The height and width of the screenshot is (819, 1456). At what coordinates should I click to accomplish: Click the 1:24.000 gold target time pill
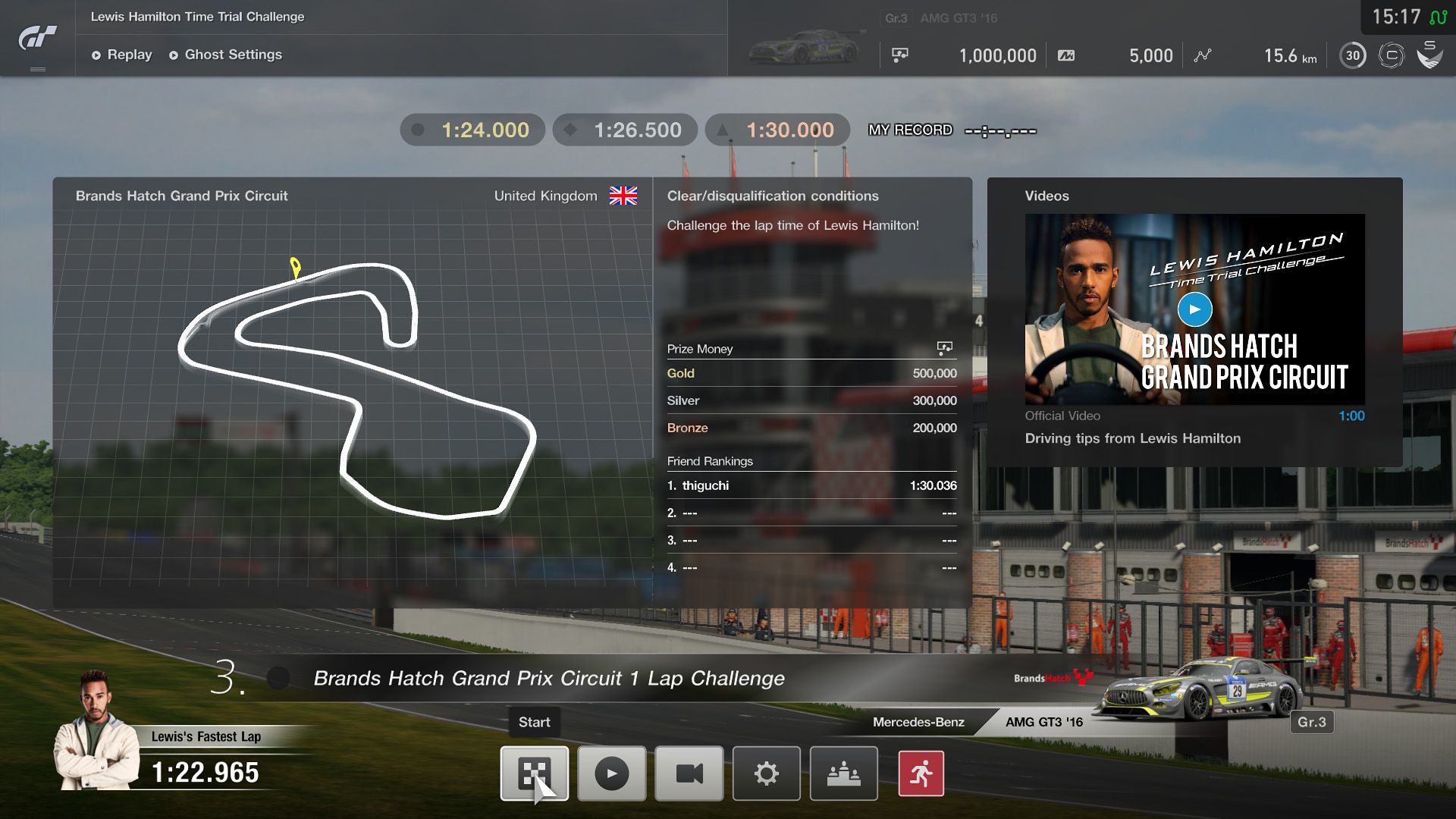[471, 130]
